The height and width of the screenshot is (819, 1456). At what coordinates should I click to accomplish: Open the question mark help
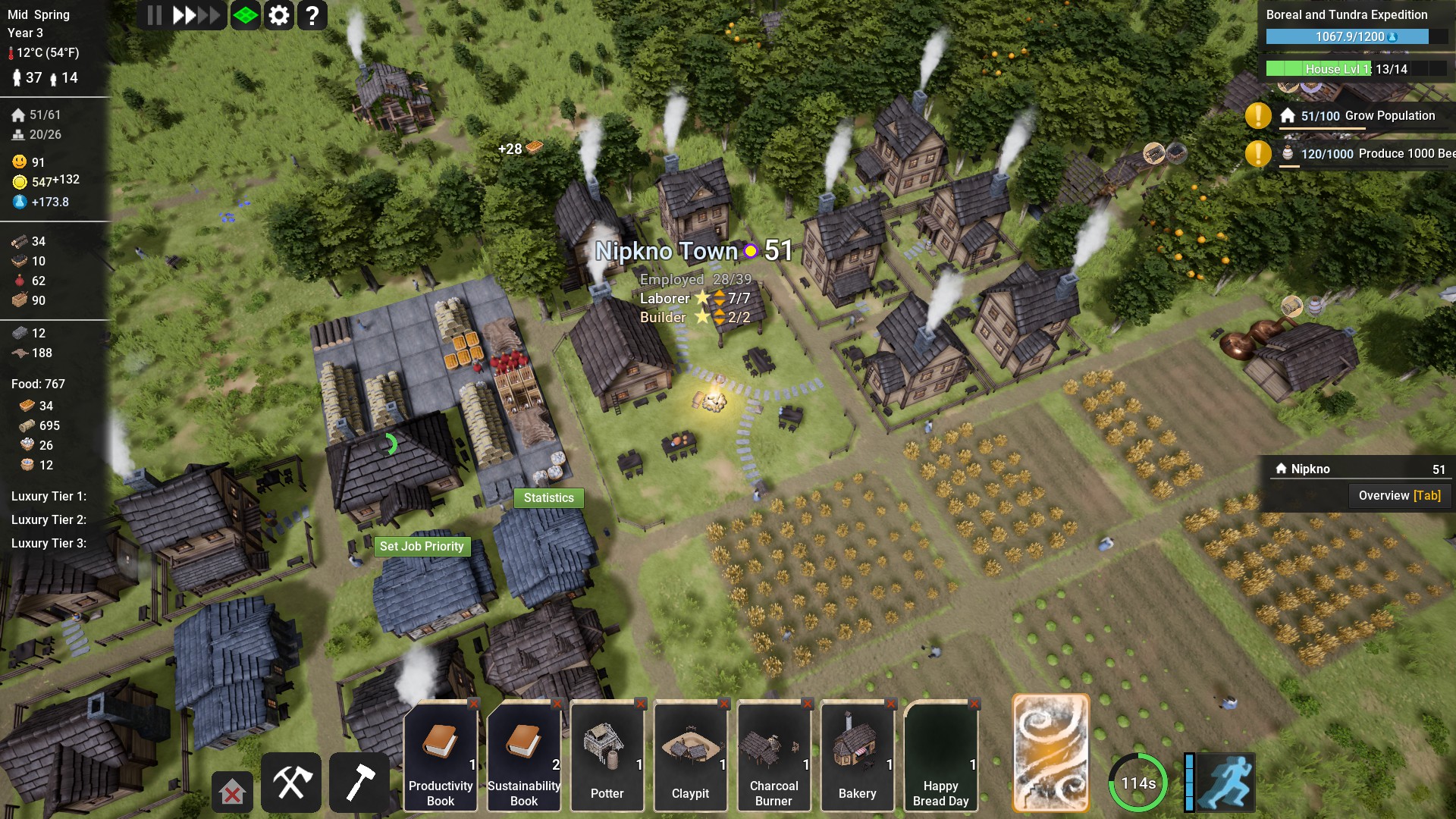pos(312,15)
